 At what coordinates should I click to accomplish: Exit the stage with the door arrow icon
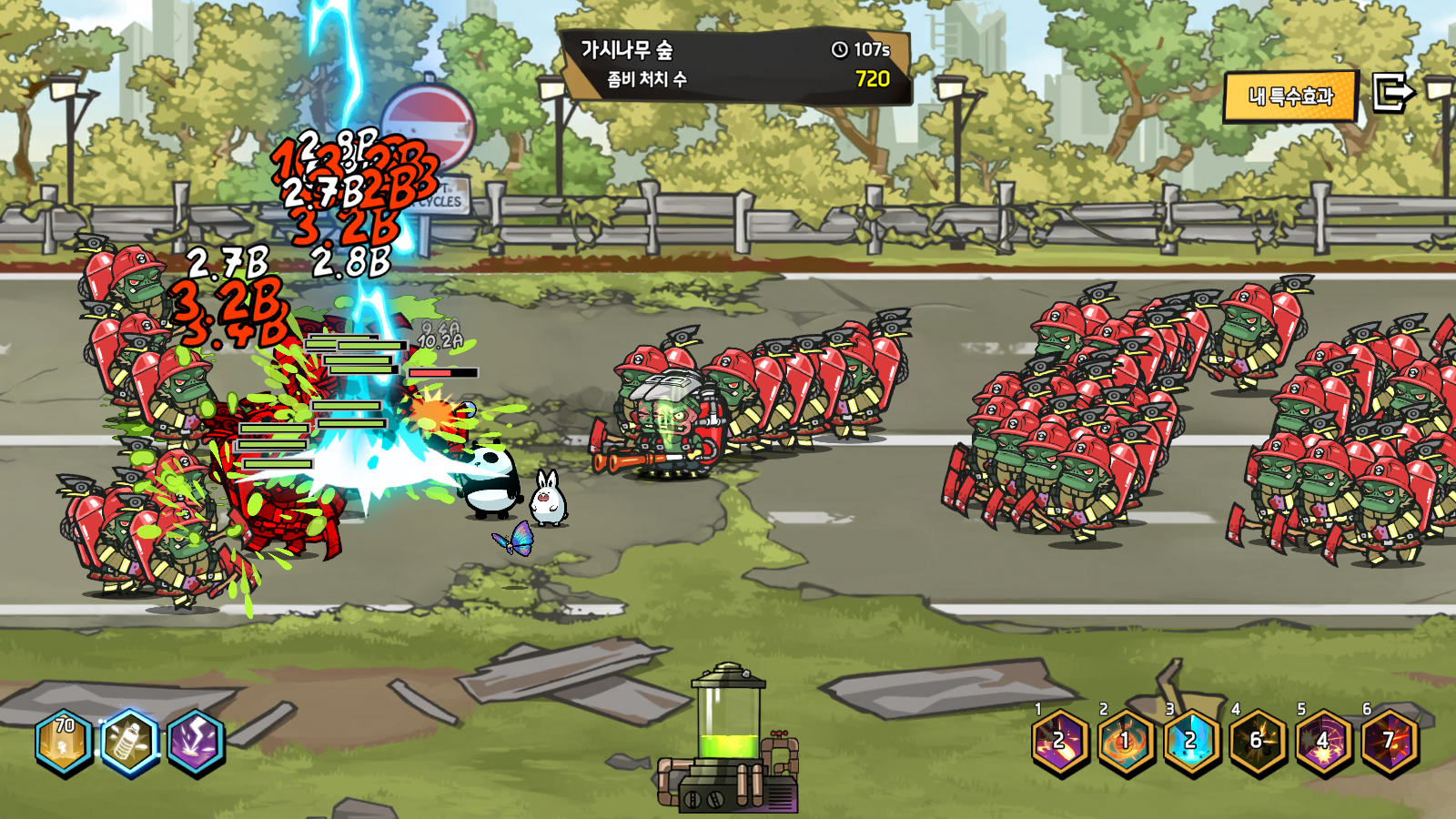coord(1392,93)
